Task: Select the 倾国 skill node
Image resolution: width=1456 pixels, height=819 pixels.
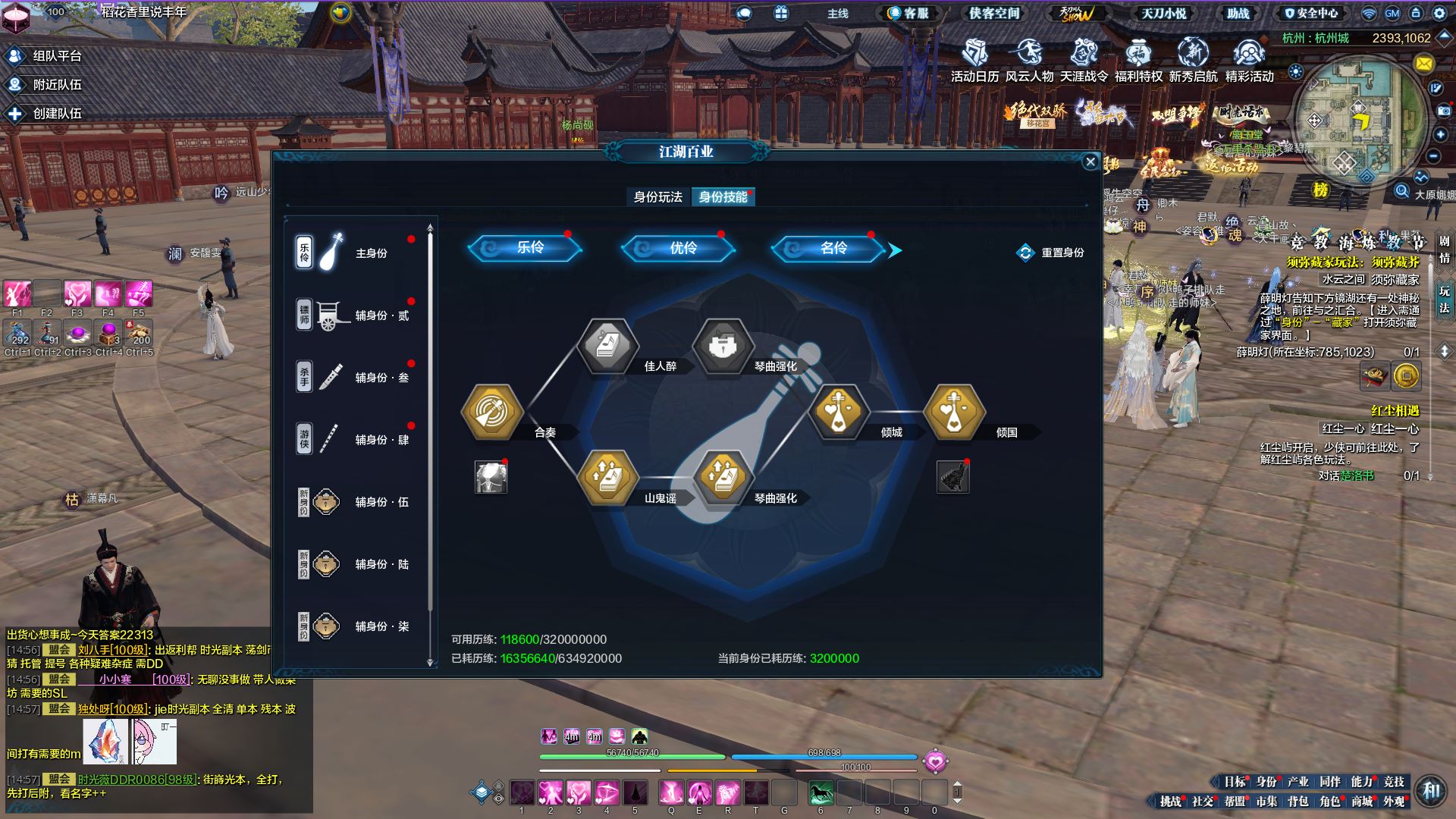Action: tap(954, 413)
